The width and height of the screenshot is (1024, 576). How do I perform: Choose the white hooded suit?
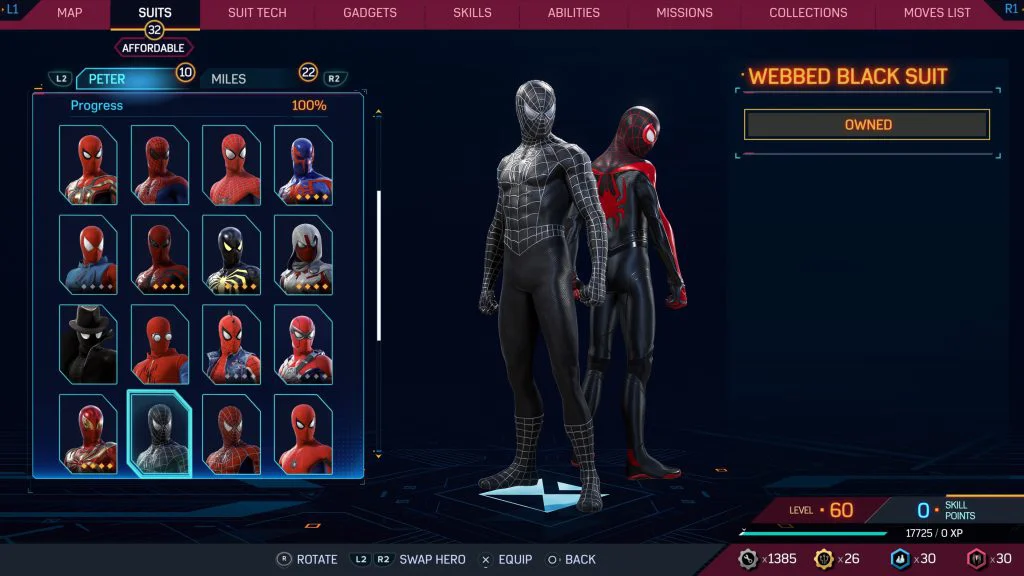click(303, 254)
